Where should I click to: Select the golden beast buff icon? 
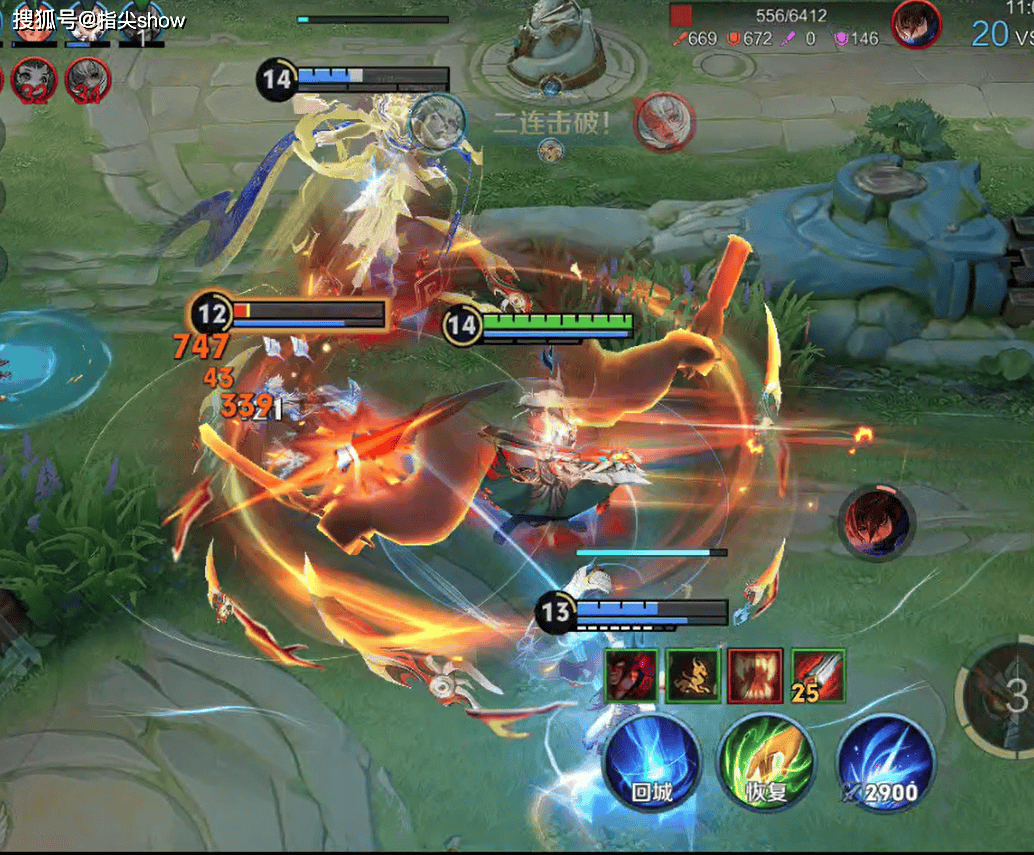[694, 675]
